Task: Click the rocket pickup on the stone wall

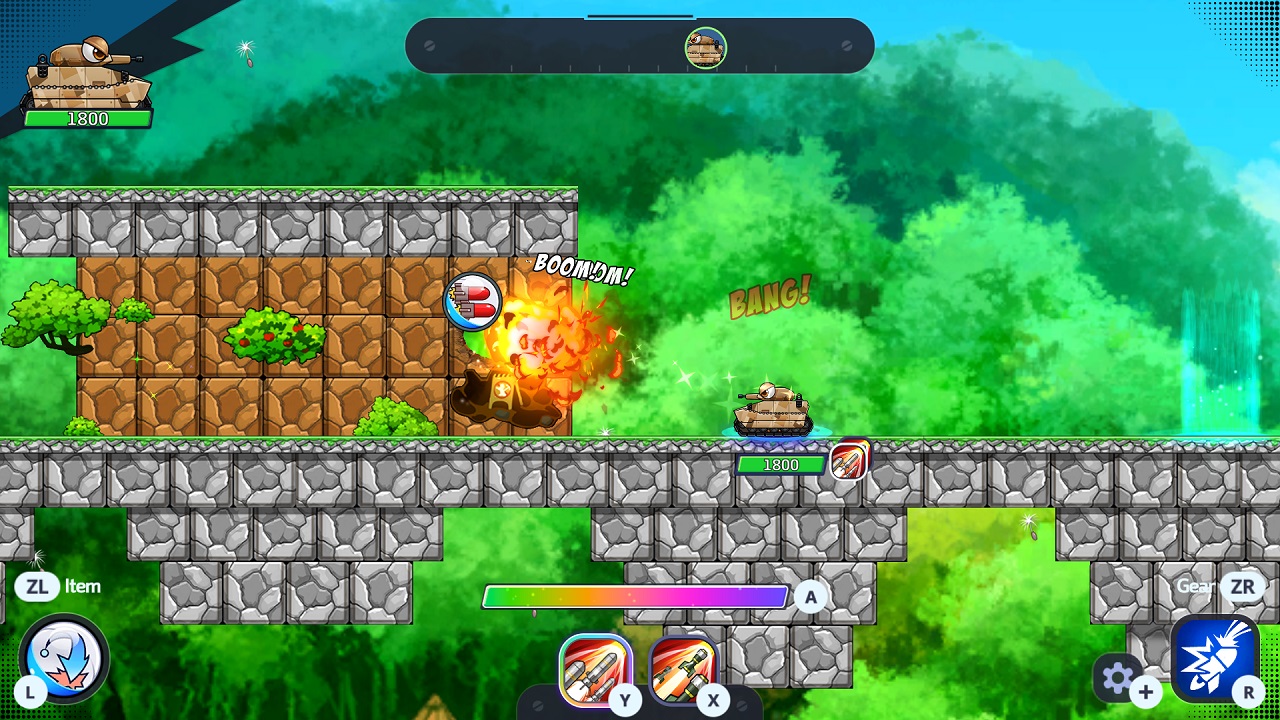Action: [474, 301]
